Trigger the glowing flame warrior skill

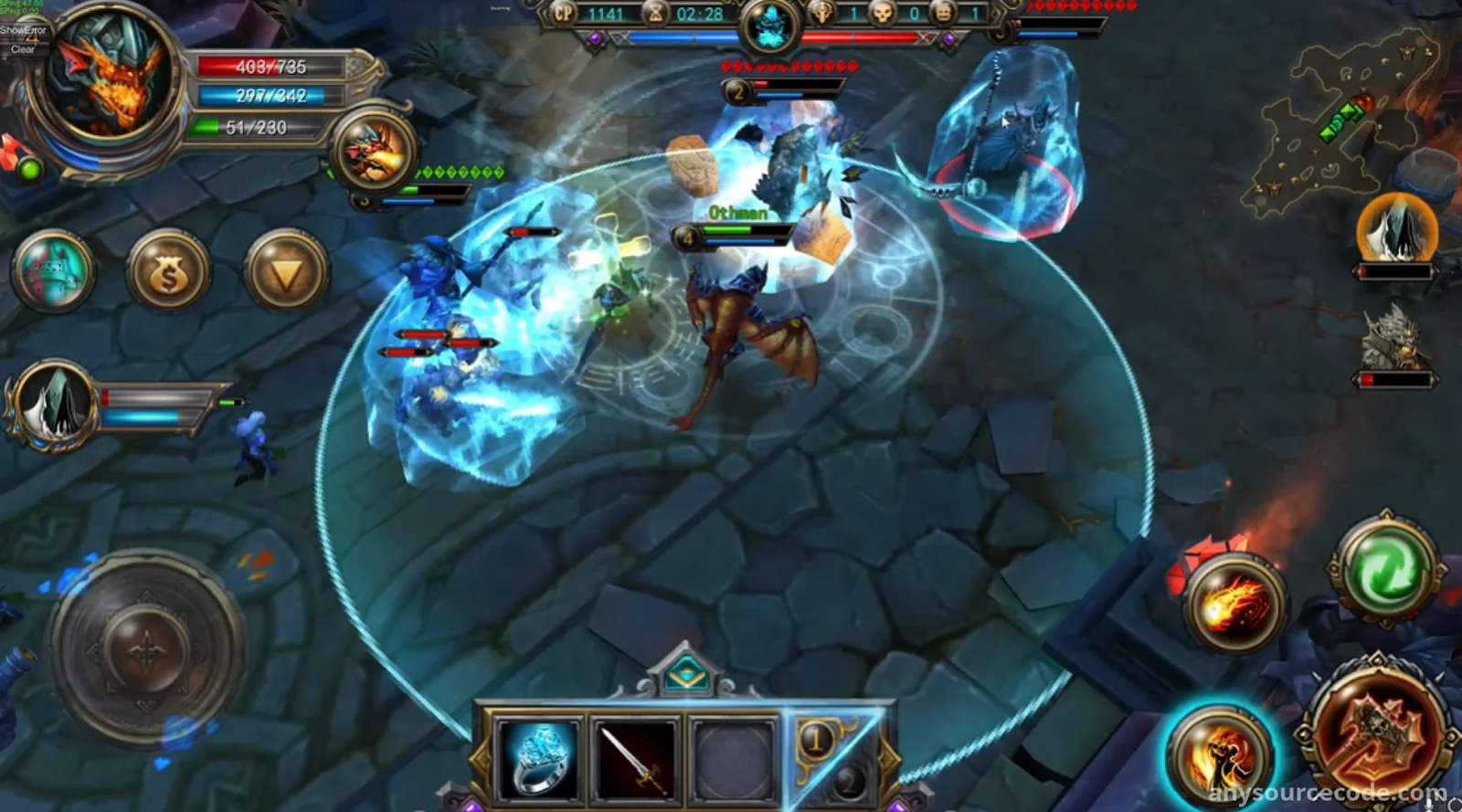pos(1220,754)
